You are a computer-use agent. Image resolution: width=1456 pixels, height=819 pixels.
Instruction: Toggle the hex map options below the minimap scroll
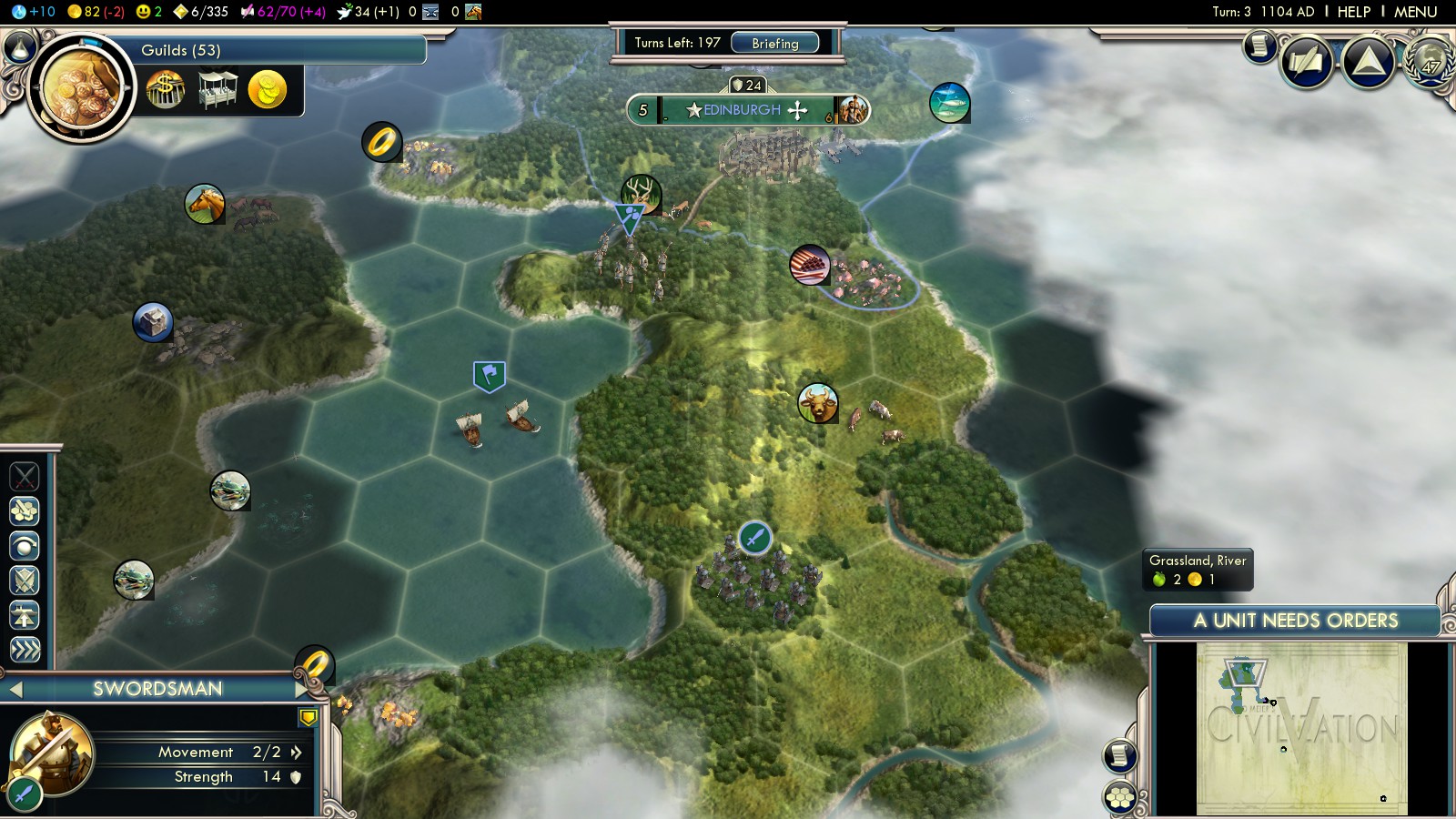click(1120, 798)
